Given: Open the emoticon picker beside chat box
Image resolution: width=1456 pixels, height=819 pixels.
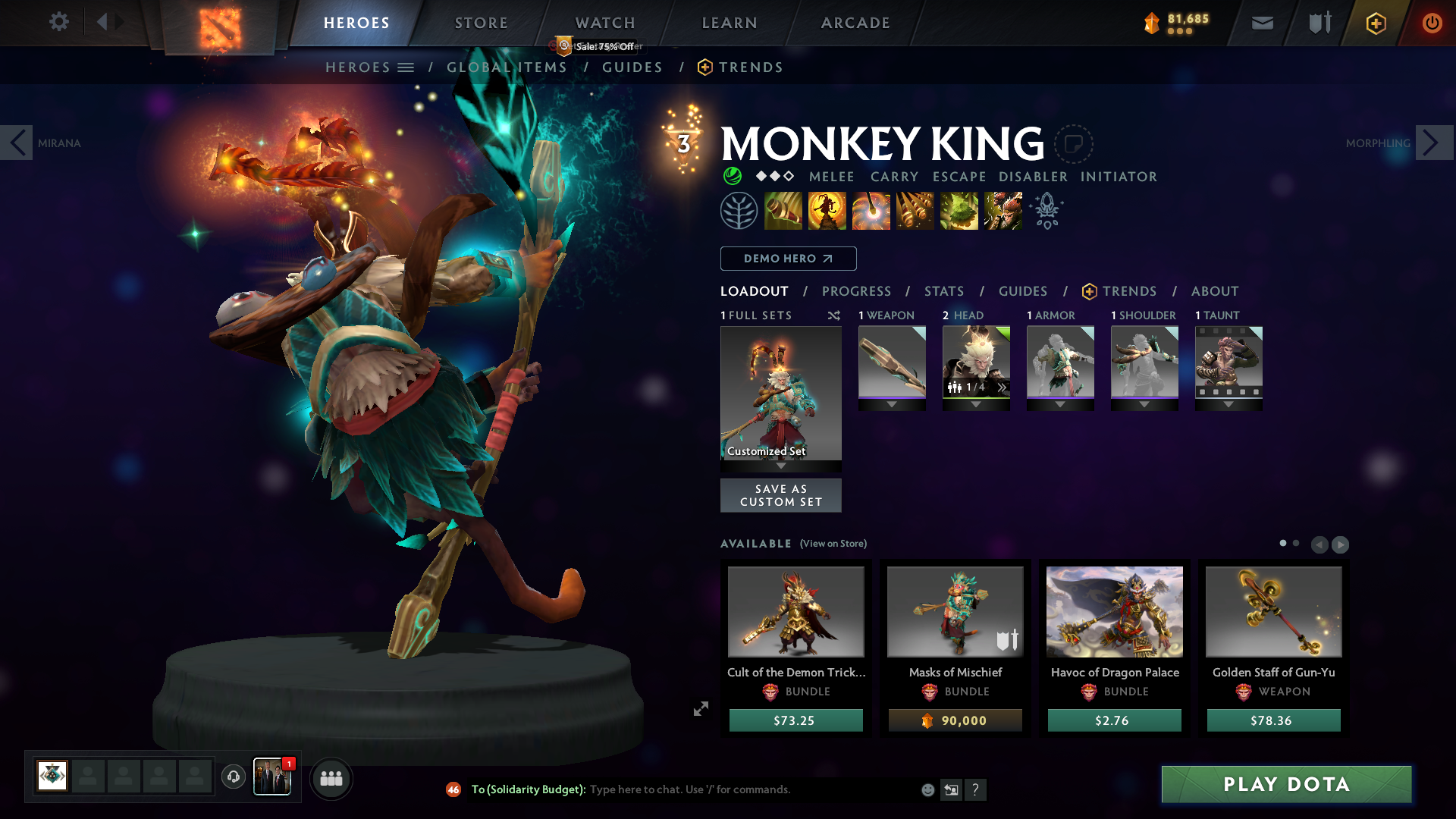Looking at the screenshot, I should tap(927, 789).
